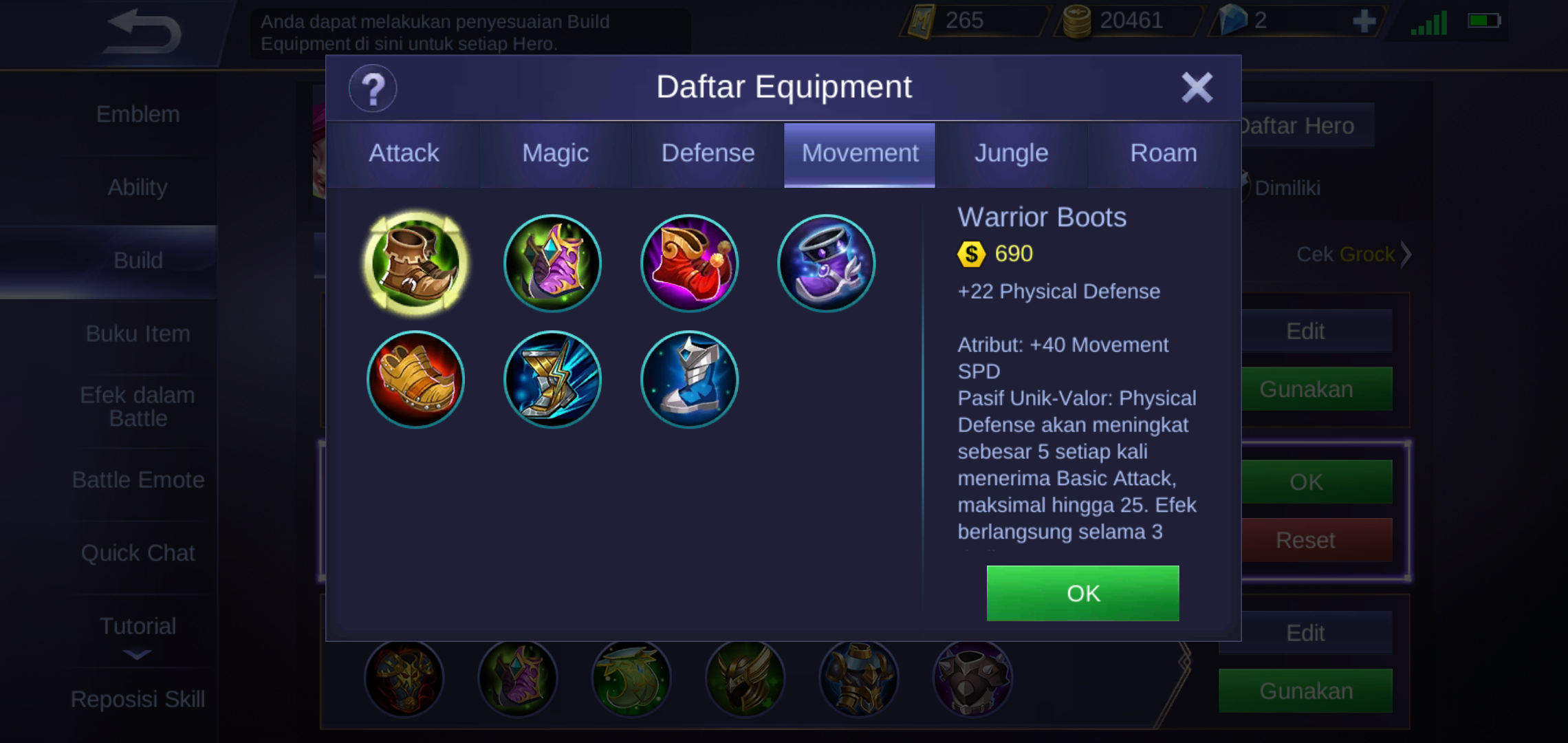Switch to the Magic tab
1568x743 pixels.
click(x=555, y=153)
